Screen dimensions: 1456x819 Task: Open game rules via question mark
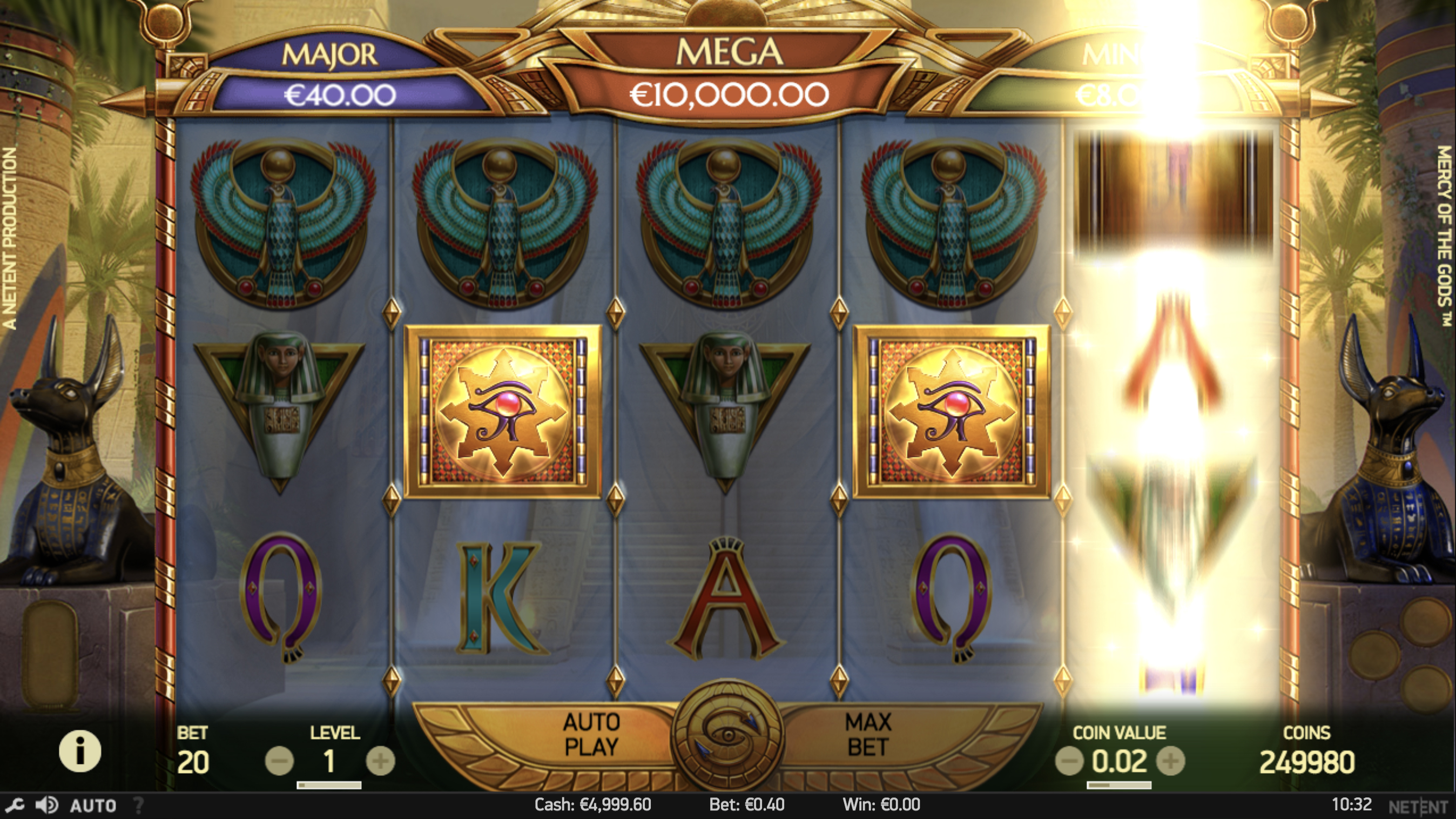click(138, 805)
